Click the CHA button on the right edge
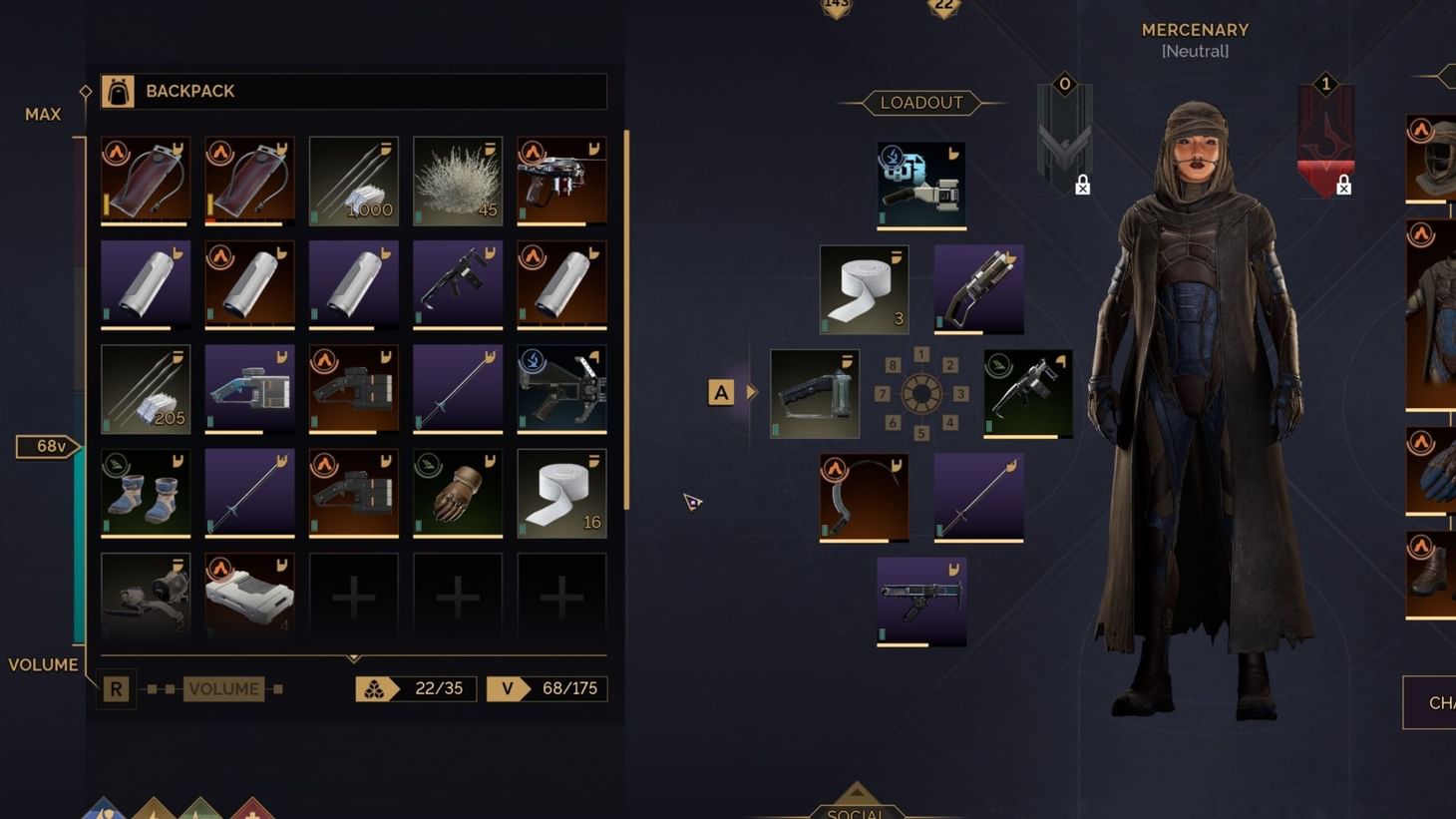The width and height of the screenshot is (1456, 819). (1440, 702)
